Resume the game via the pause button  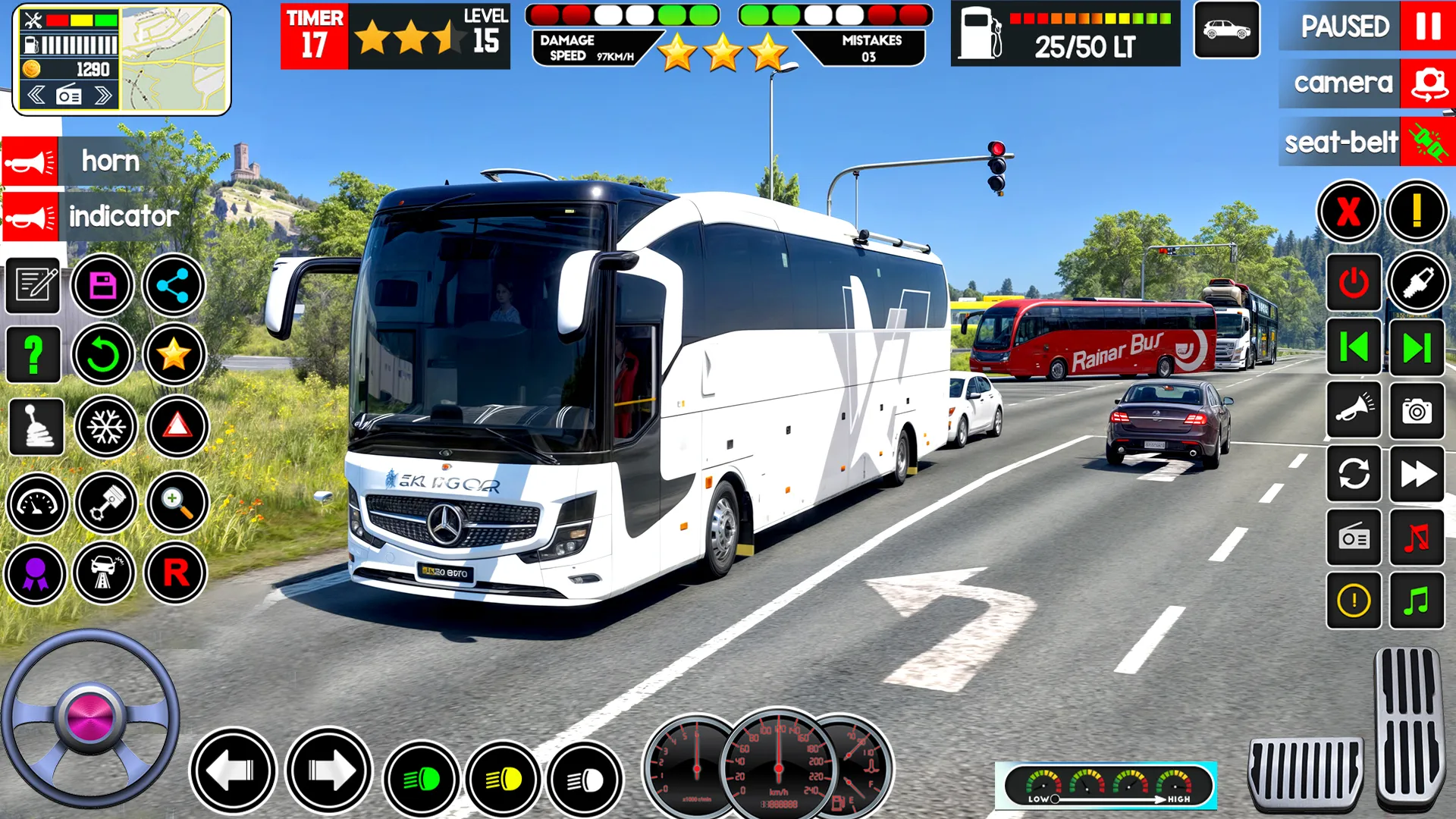(x=1425, y=28)
